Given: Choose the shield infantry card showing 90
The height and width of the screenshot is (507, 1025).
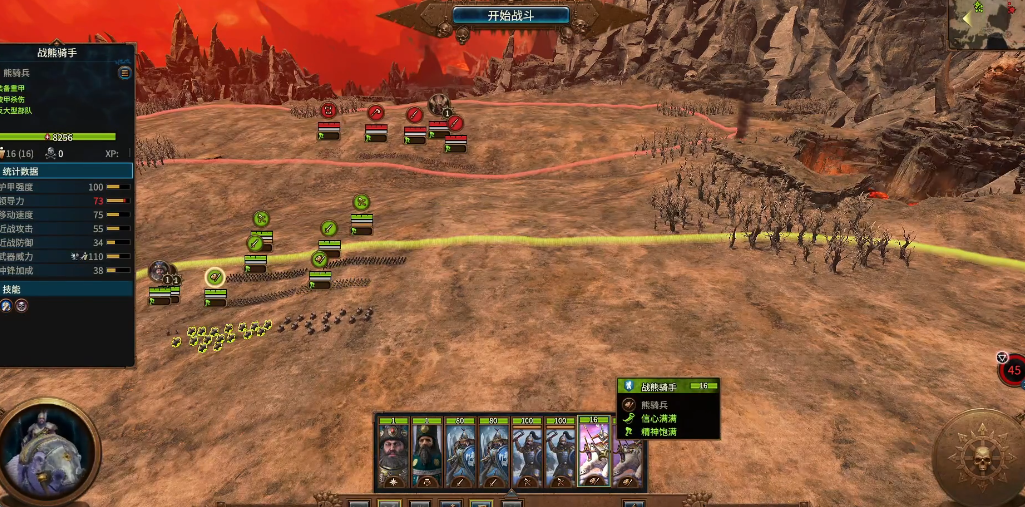Looking at the screenshot, I should tap(494, 452).
